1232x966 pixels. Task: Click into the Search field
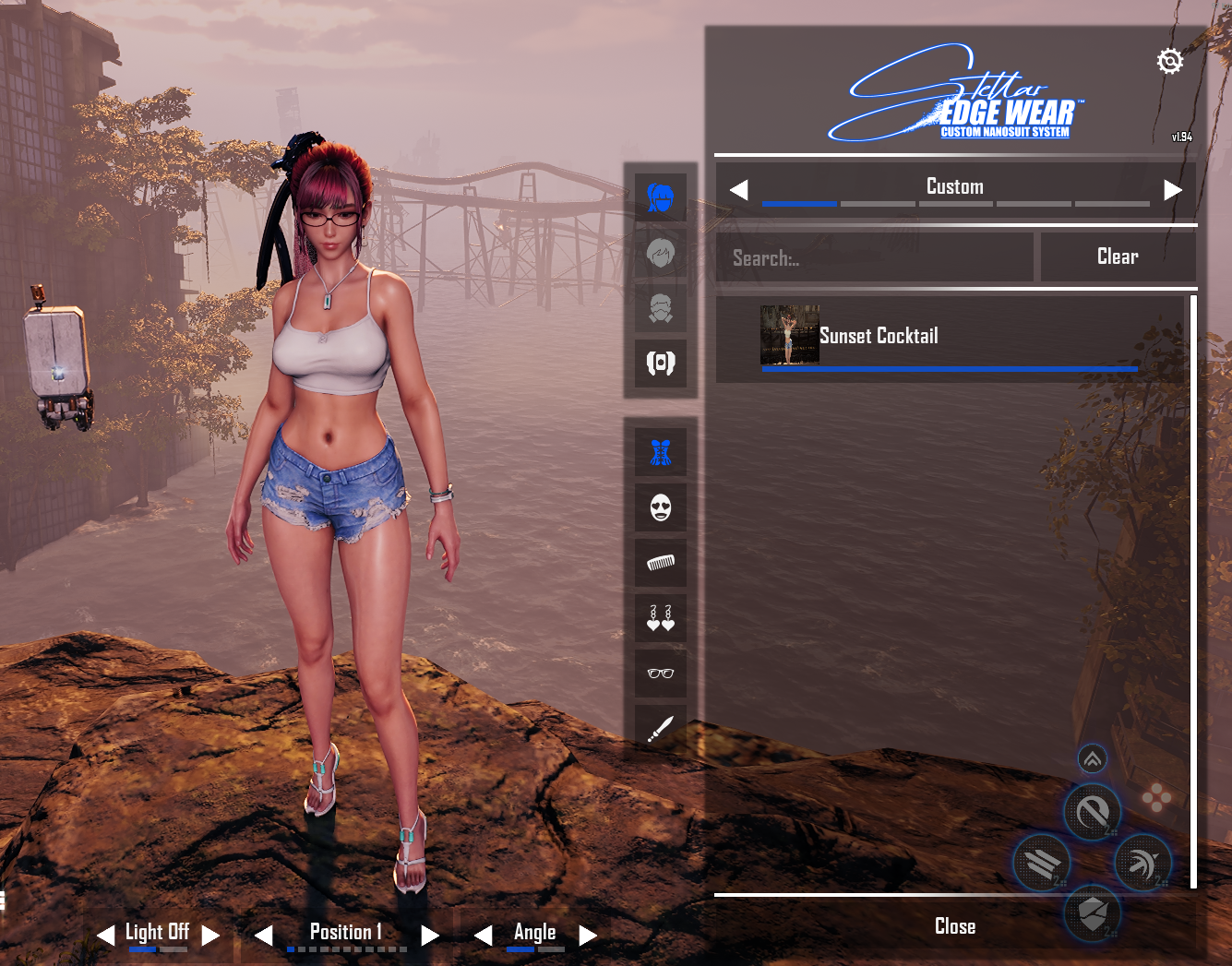pos(874,257)
